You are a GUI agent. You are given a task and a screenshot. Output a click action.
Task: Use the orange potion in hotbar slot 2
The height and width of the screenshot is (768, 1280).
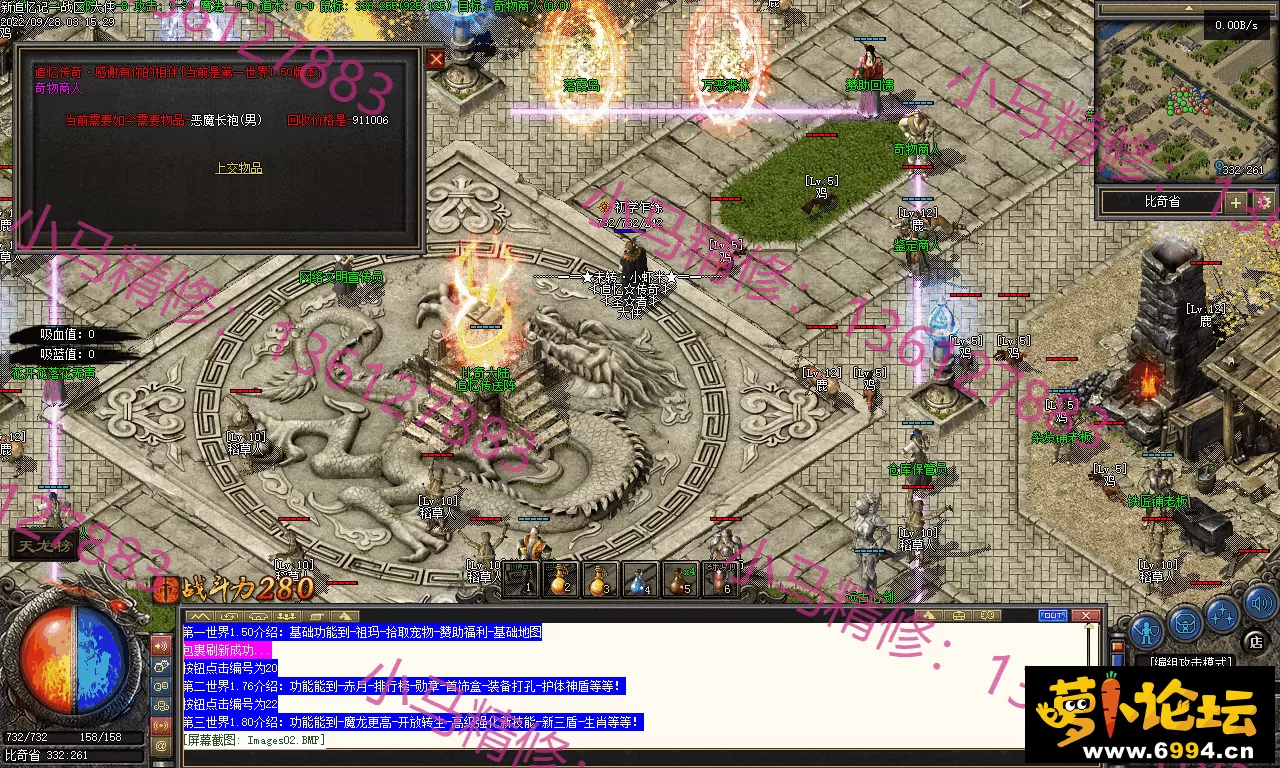560,579
